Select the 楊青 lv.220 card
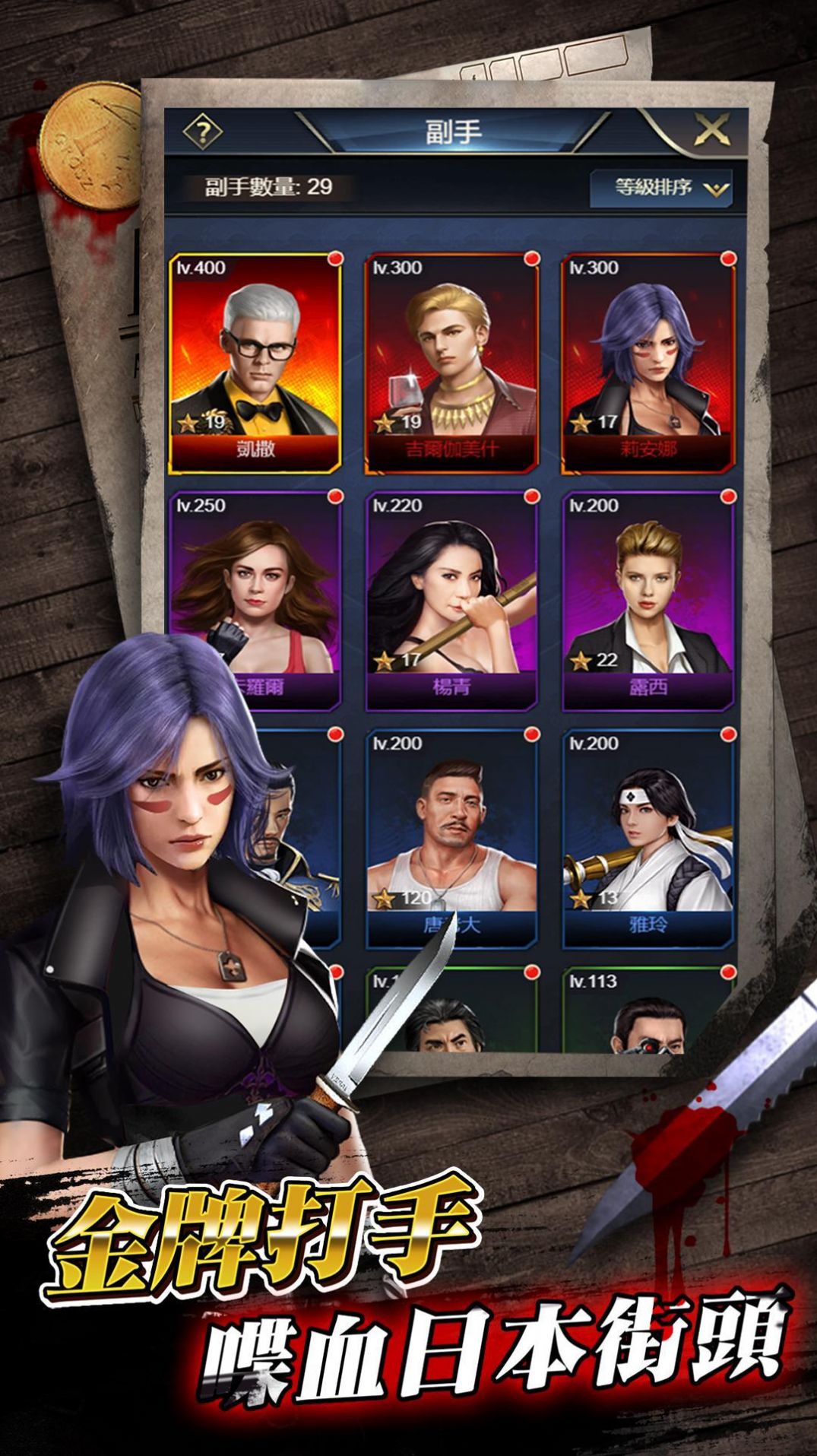 point(452,601)
